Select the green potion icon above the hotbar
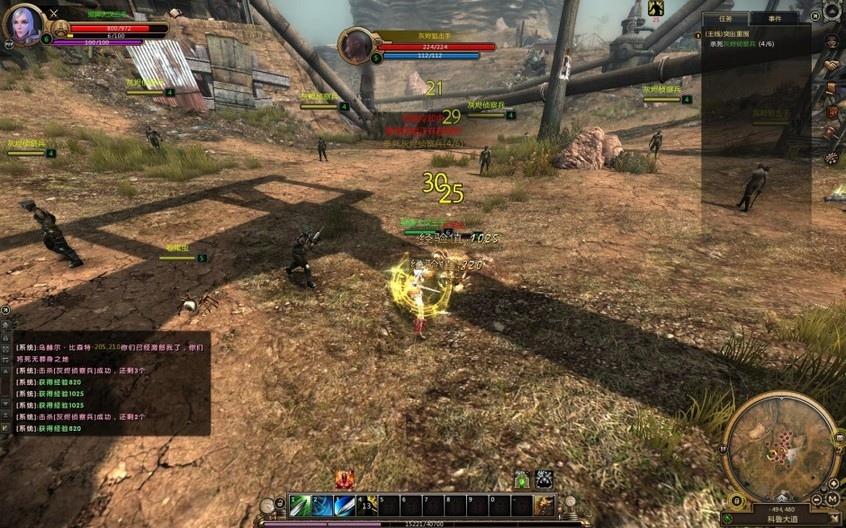 (521, 479)
